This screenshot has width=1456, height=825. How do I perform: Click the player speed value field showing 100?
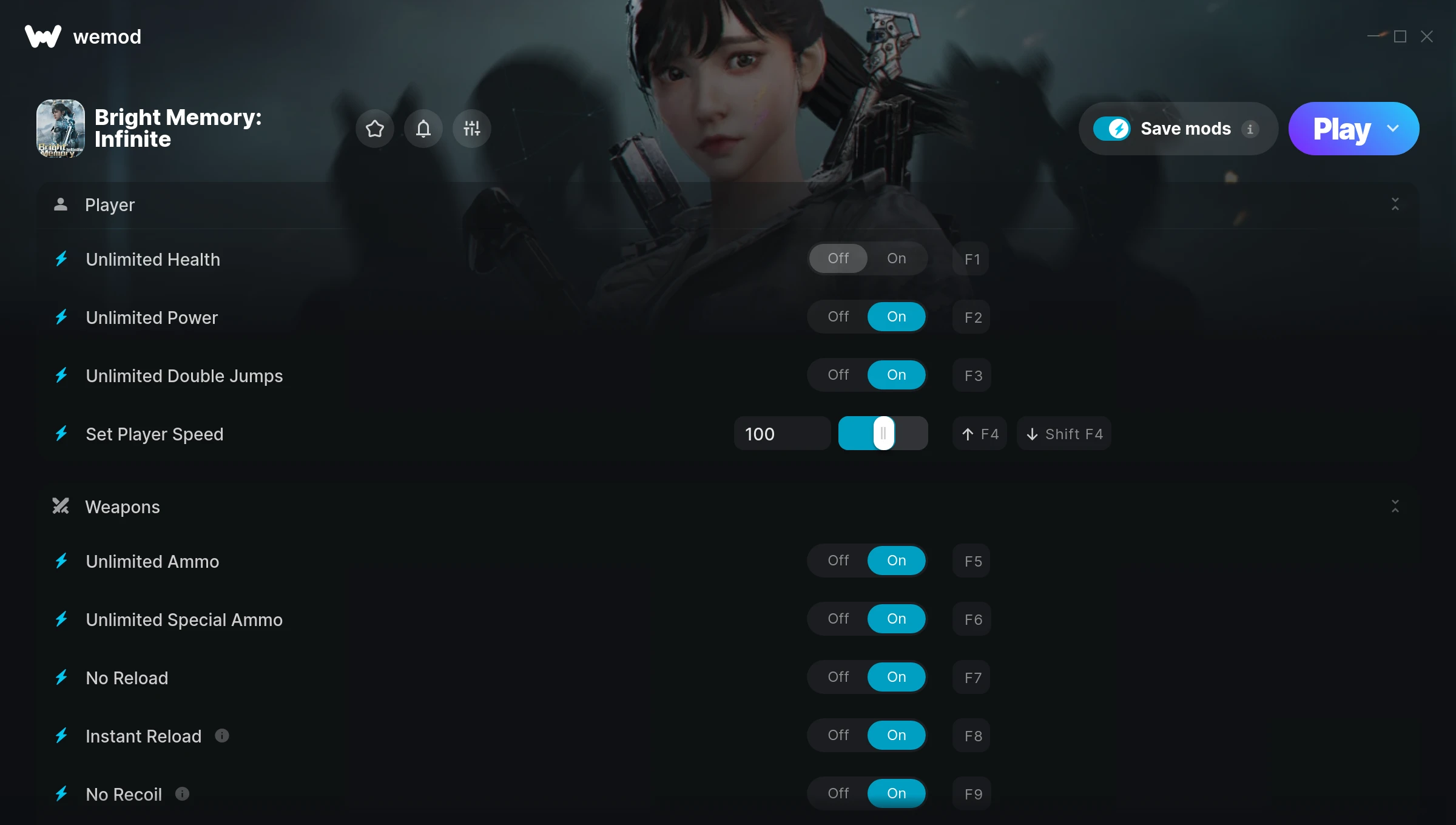(x=782, y=433)
